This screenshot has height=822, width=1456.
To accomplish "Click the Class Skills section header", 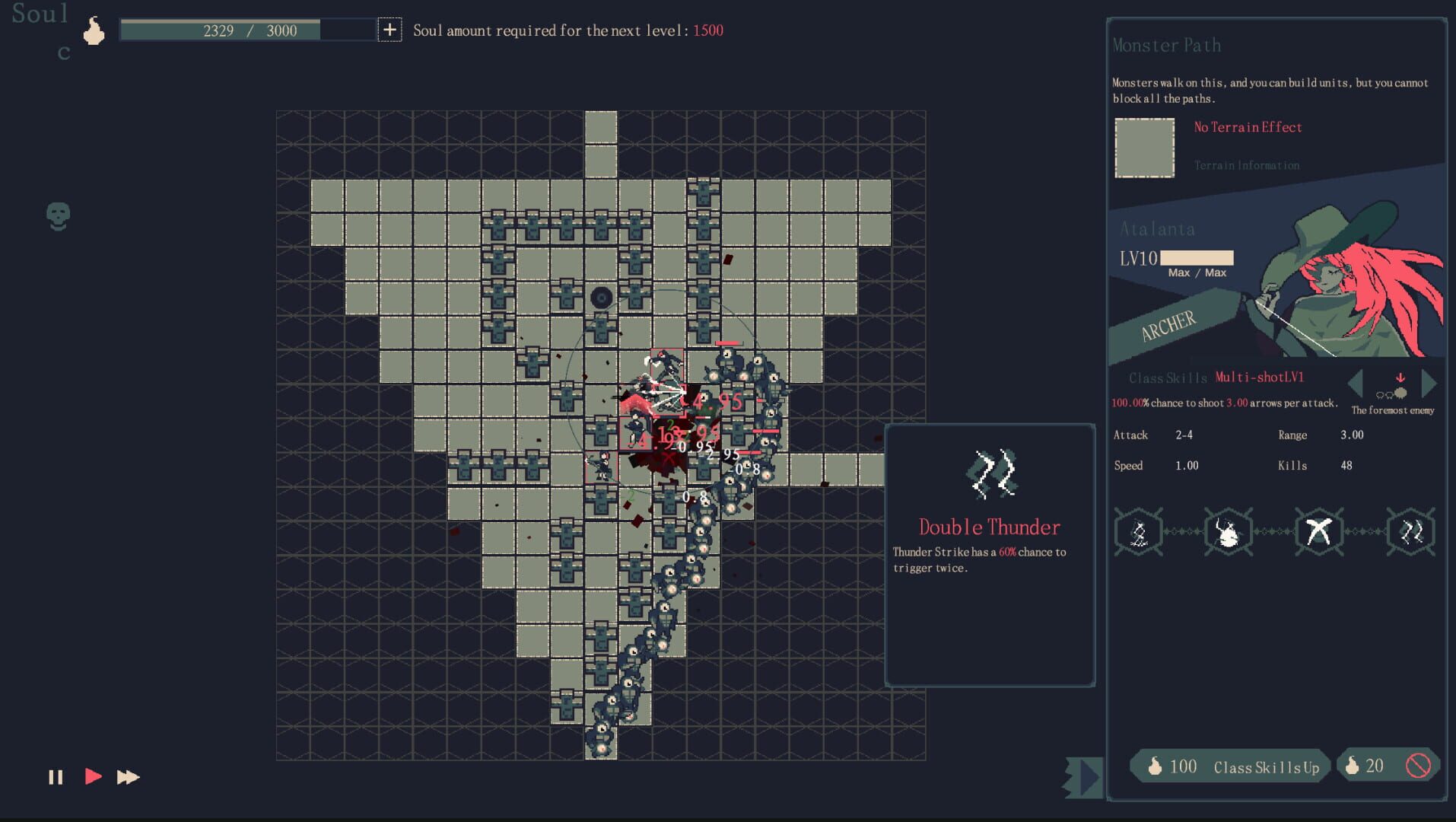I will pyautogui.click(x=1166, y=378).
